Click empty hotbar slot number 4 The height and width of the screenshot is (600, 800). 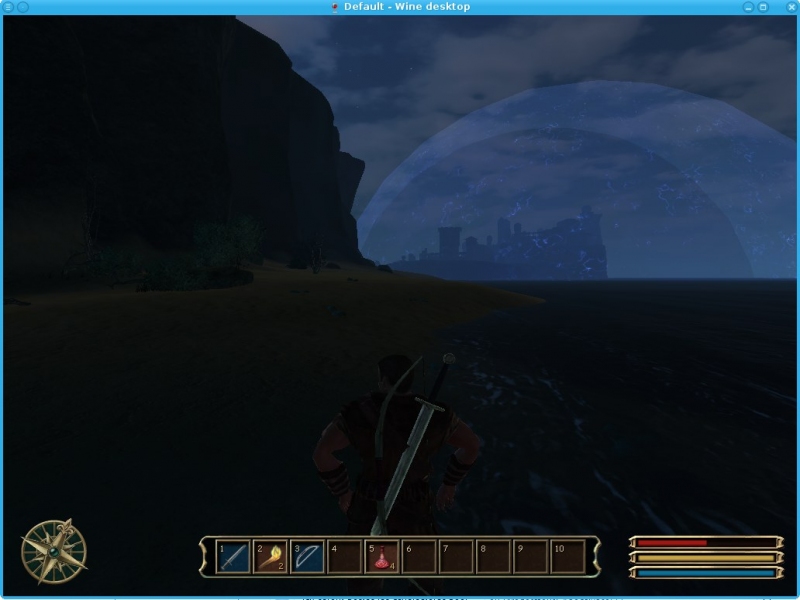point(345,556)
